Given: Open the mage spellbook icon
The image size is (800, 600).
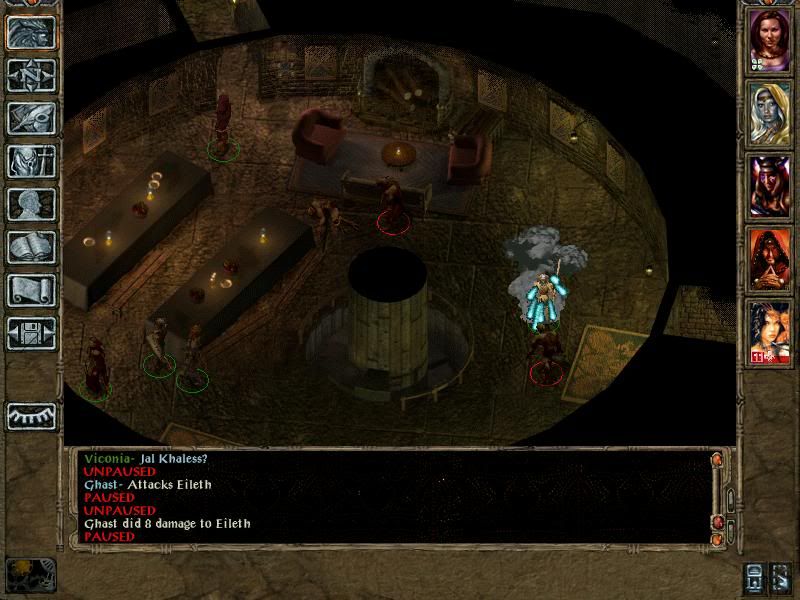Looking at the screenshot, I should click(x=31, y=247).
